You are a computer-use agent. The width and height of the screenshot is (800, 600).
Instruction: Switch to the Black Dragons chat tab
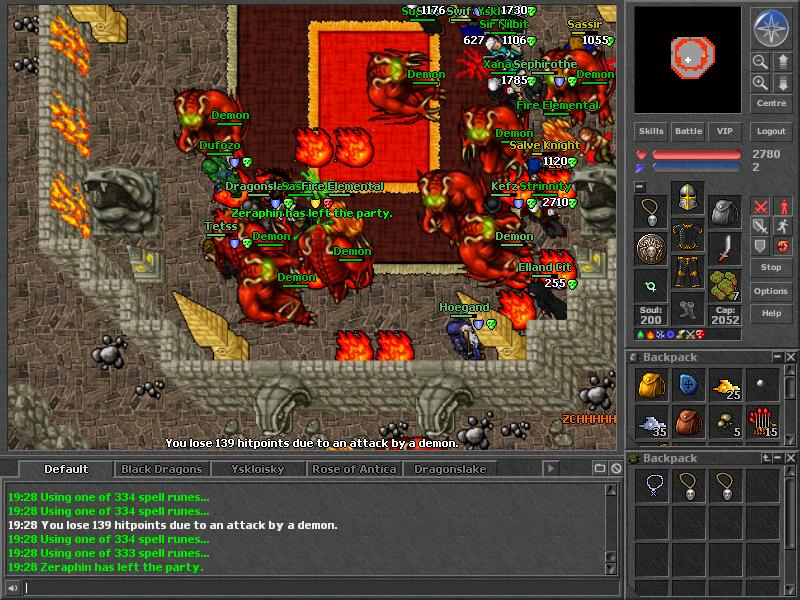tap(162, 469)
